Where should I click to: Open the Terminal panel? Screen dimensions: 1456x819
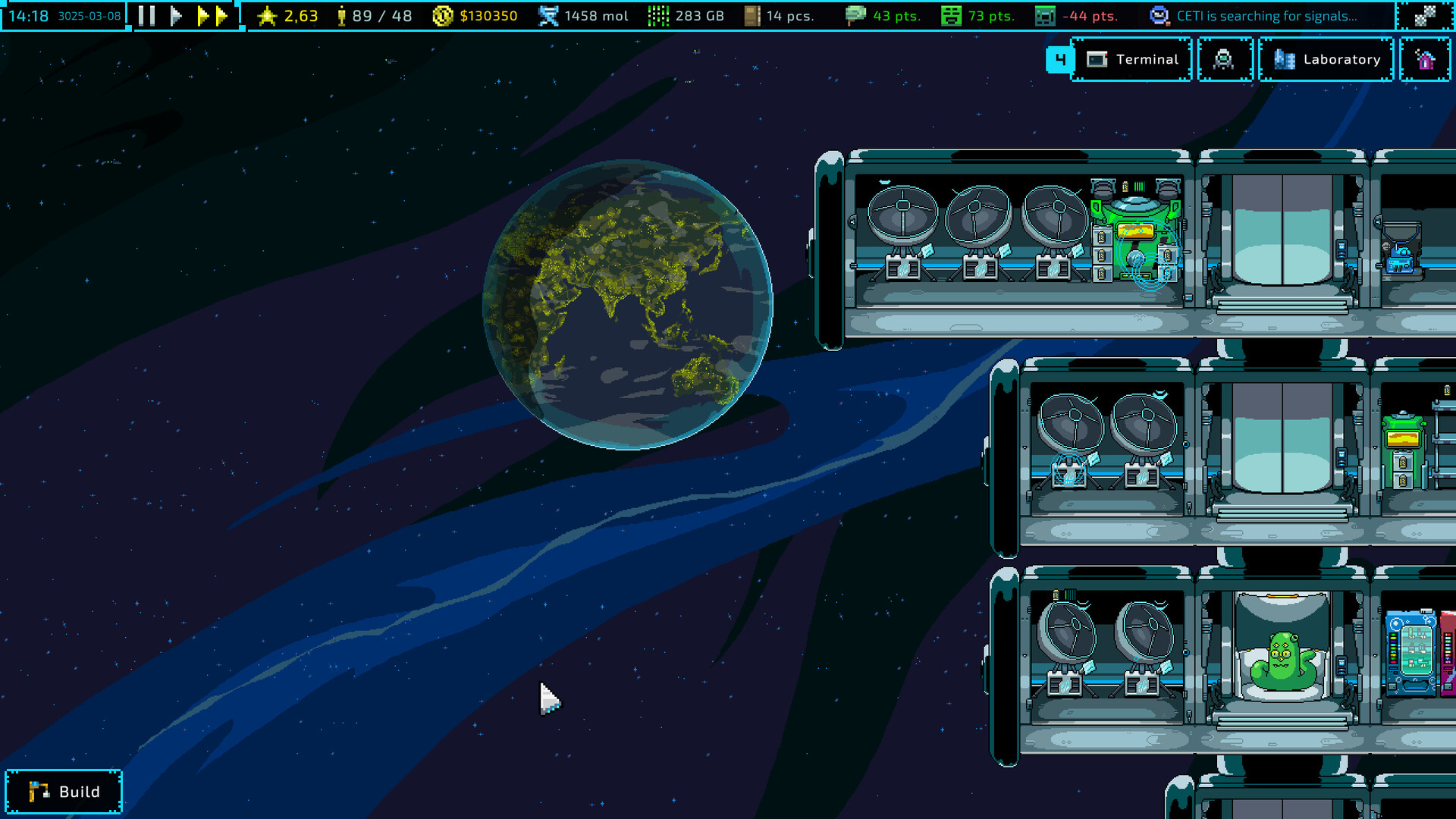click(x=1133, y=59)
